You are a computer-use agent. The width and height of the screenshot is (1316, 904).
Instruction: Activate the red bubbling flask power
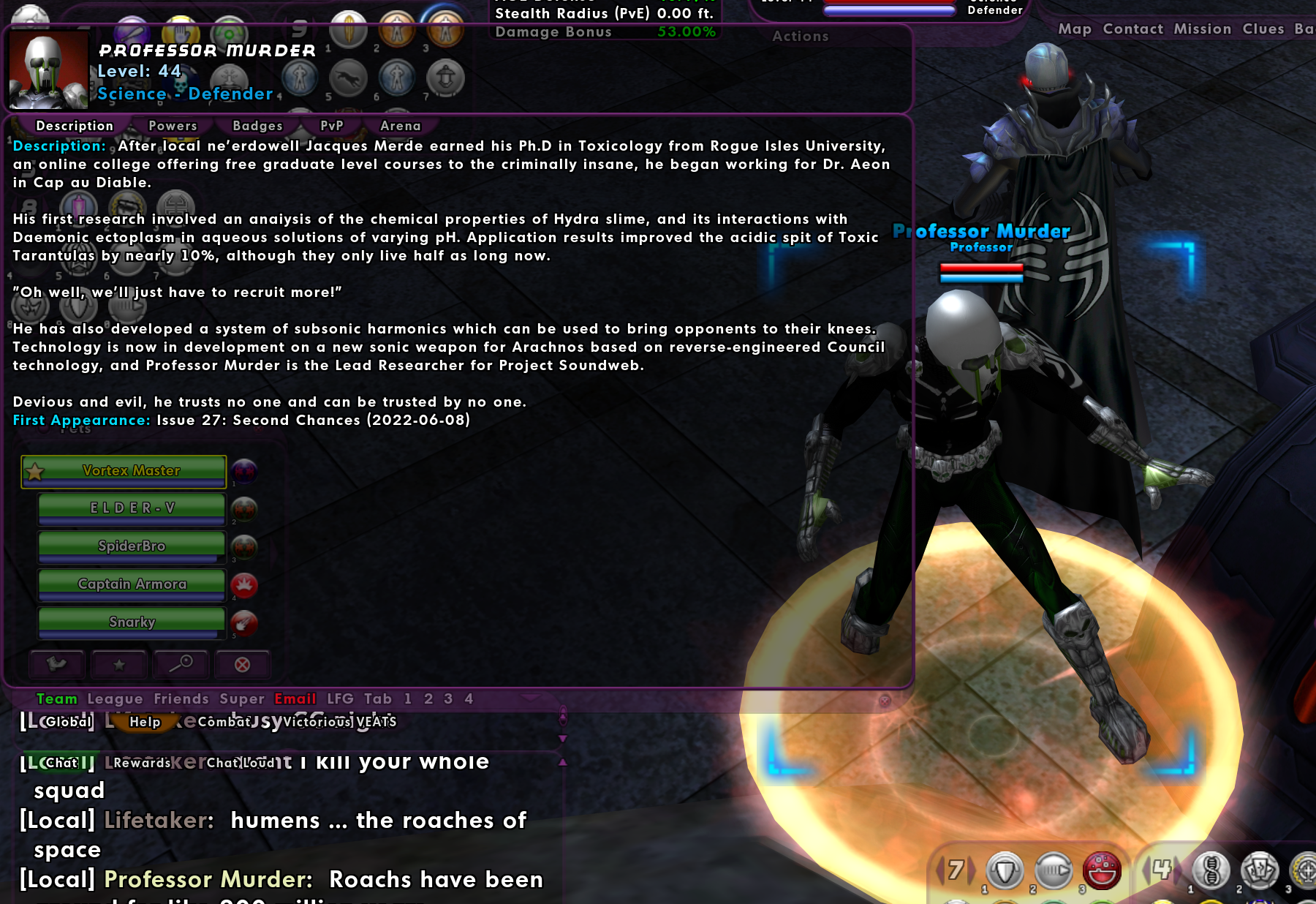click(x=1102, y=870)
